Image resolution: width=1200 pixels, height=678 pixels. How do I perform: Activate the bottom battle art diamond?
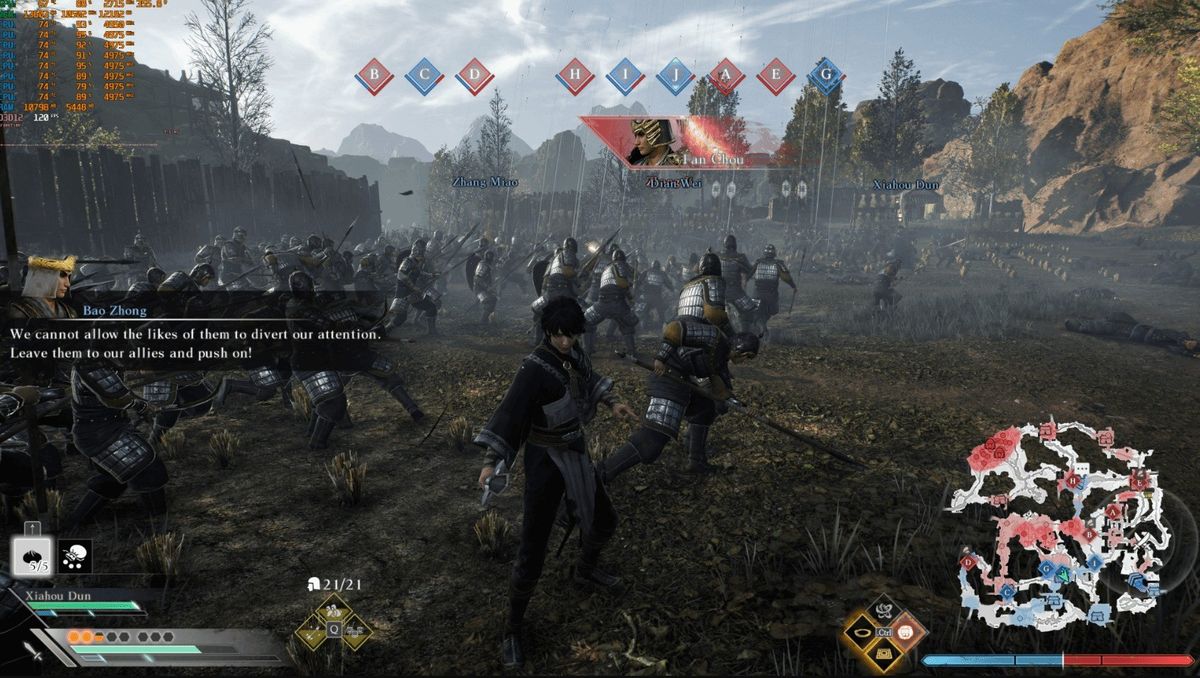coord(884,654)
